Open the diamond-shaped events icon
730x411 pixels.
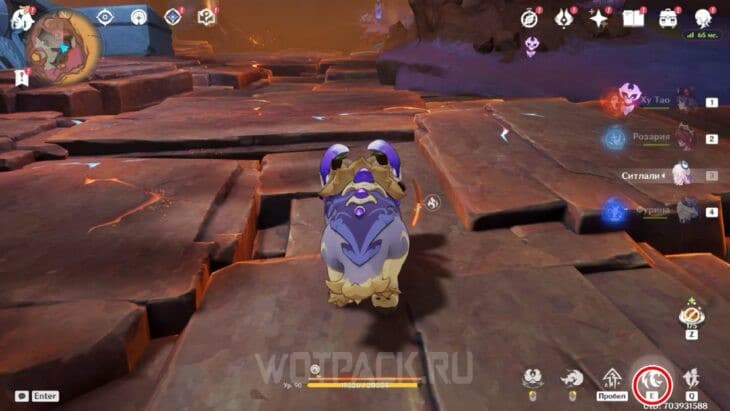tap(173, 17)
